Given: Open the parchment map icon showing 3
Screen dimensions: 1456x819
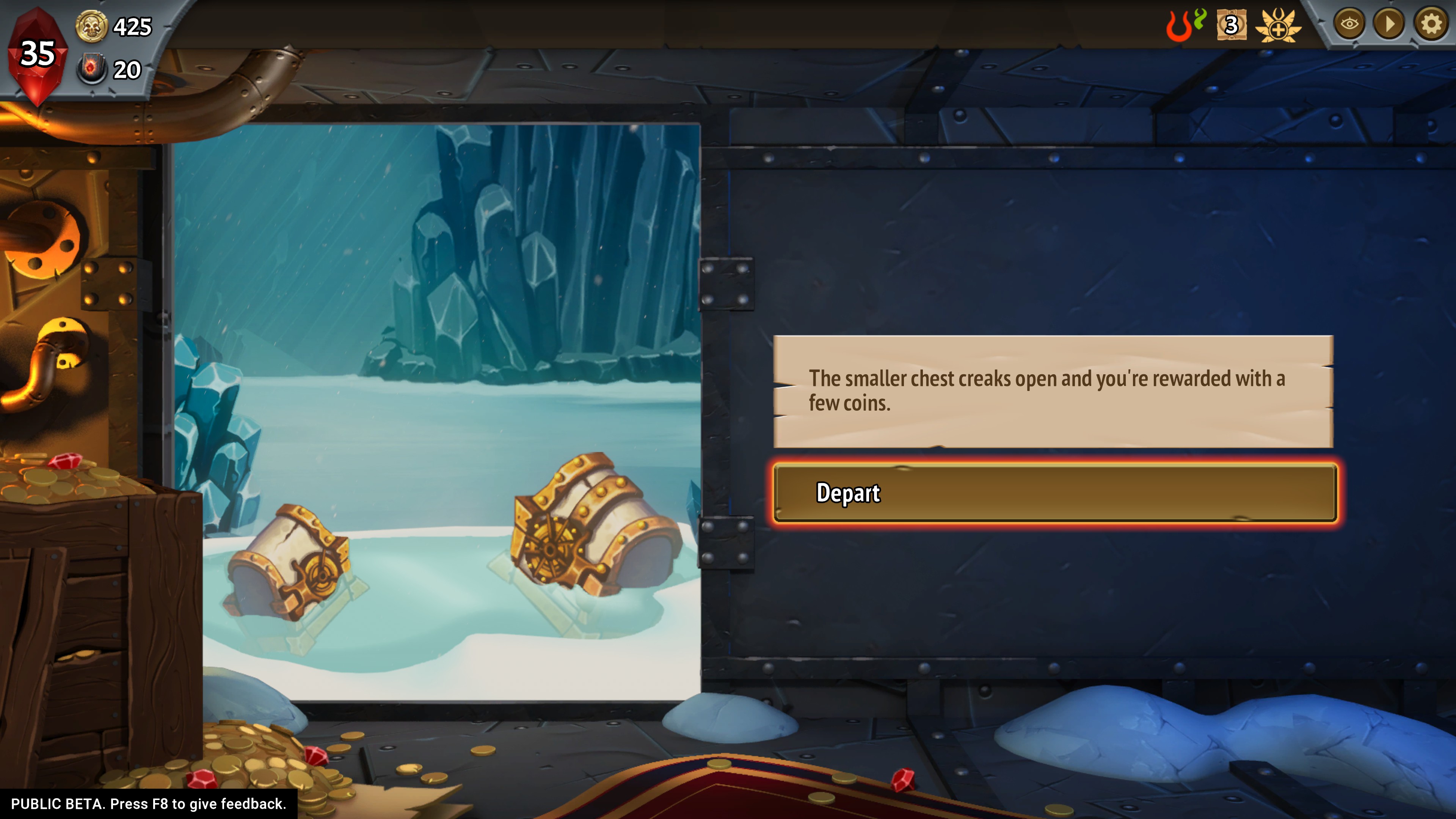Looking at the screenshot, I should (1231, 25).
